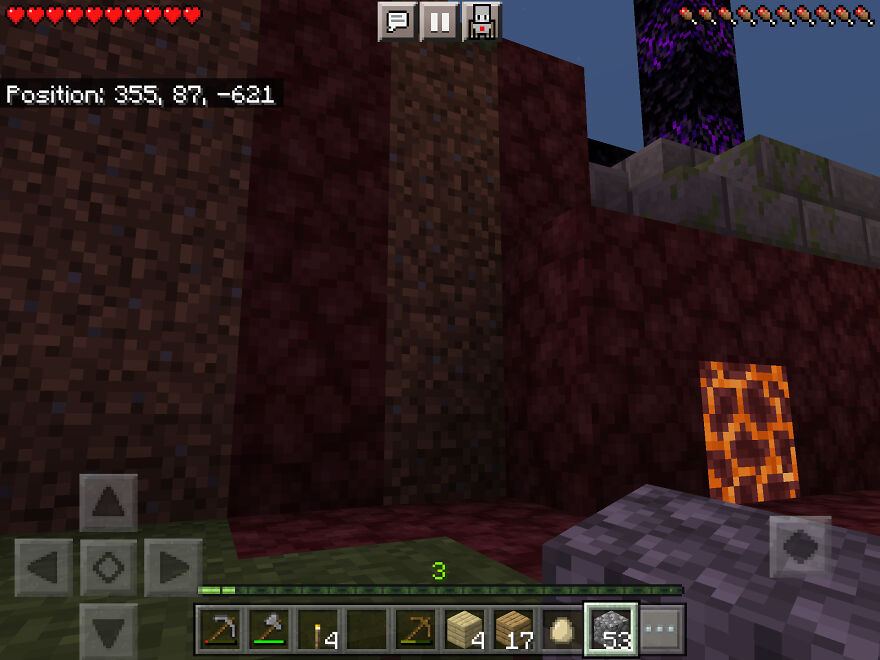This screenshot has width=880, height=660.
Task: Tap the strafe right arrow
Action: tap(172, 567)
